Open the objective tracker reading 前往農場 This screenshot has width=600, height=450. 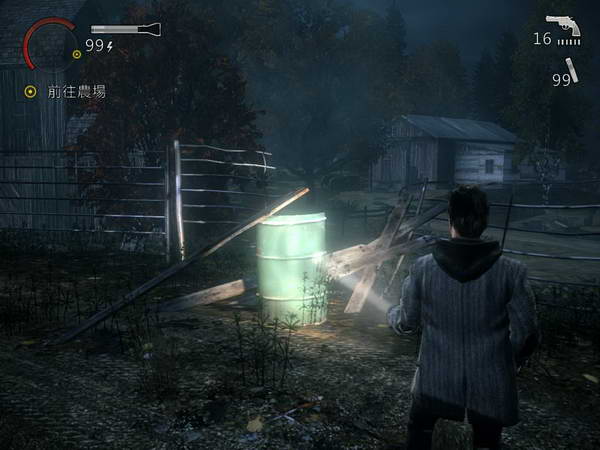point(76,91)
